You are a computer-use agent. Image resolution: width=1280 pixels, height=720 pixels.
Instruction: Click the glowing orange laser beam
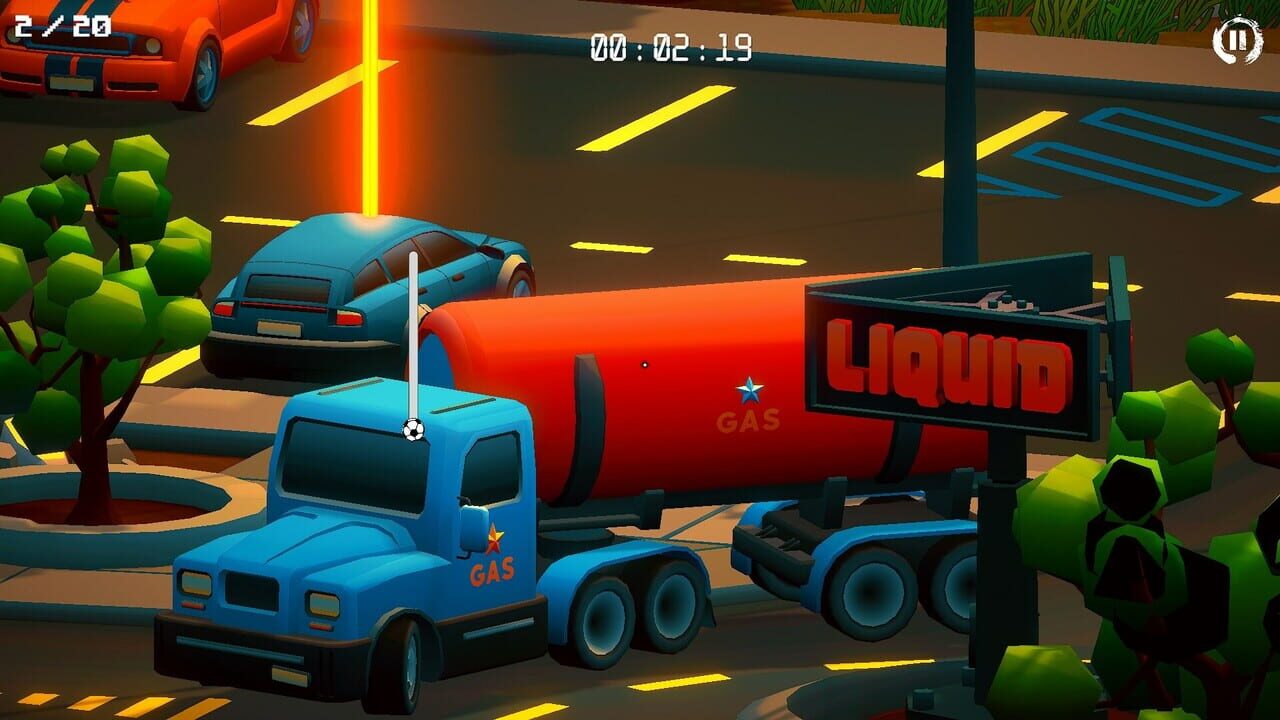(370, 110)
